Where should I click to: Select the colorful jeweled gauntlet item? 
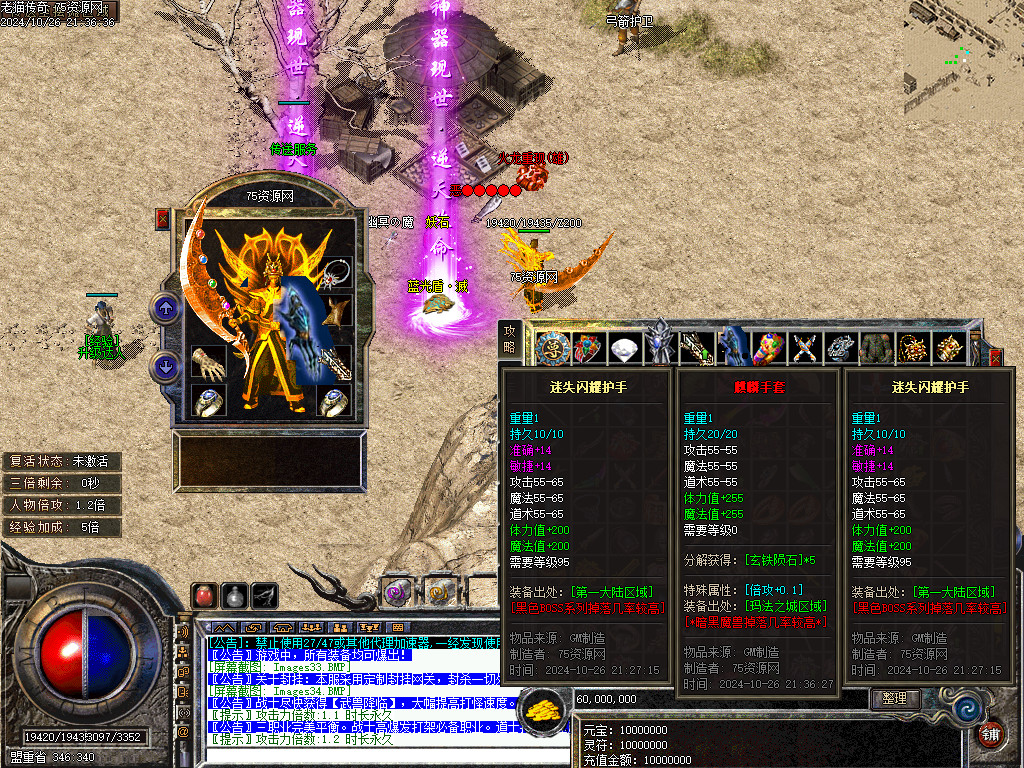pos(768,349)
